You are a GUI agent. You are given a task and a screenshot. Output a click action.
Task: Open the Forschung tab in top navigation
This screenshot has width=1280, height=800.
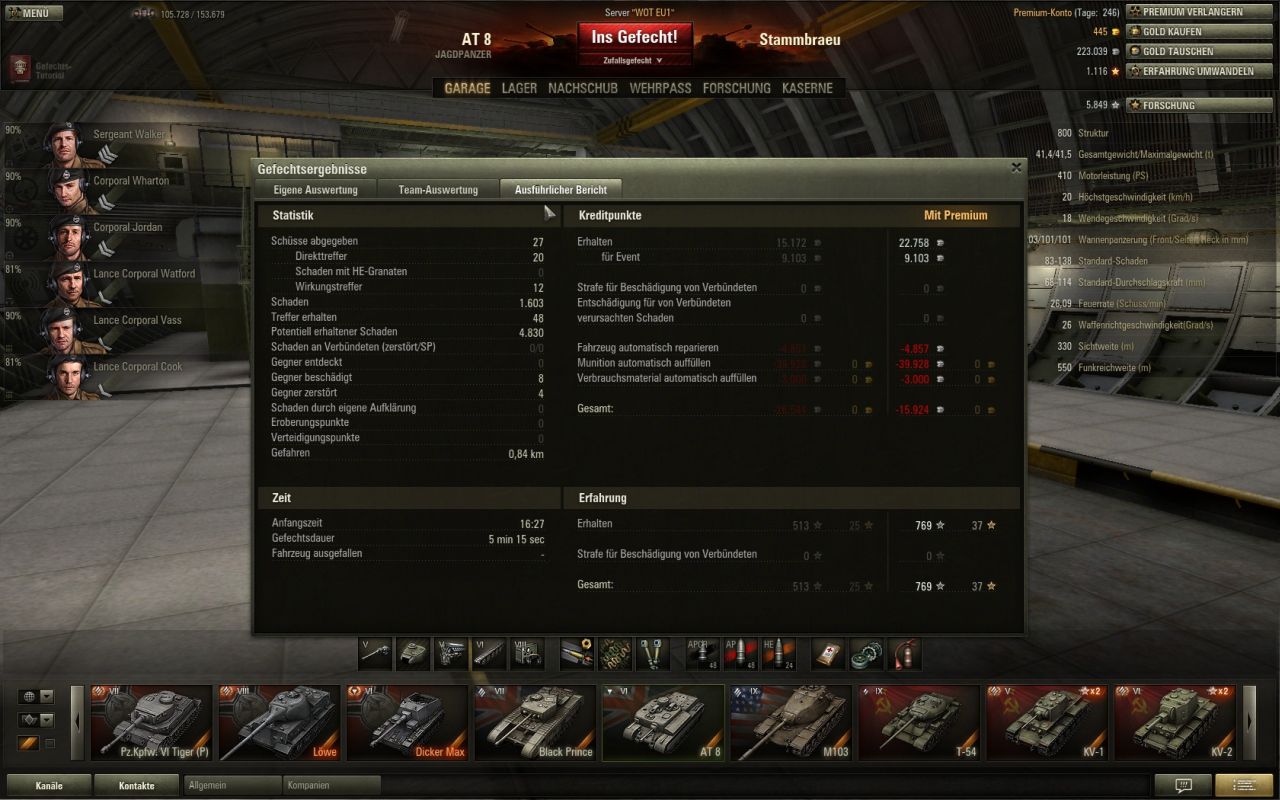pyautogui.click(x=736, y=88)
